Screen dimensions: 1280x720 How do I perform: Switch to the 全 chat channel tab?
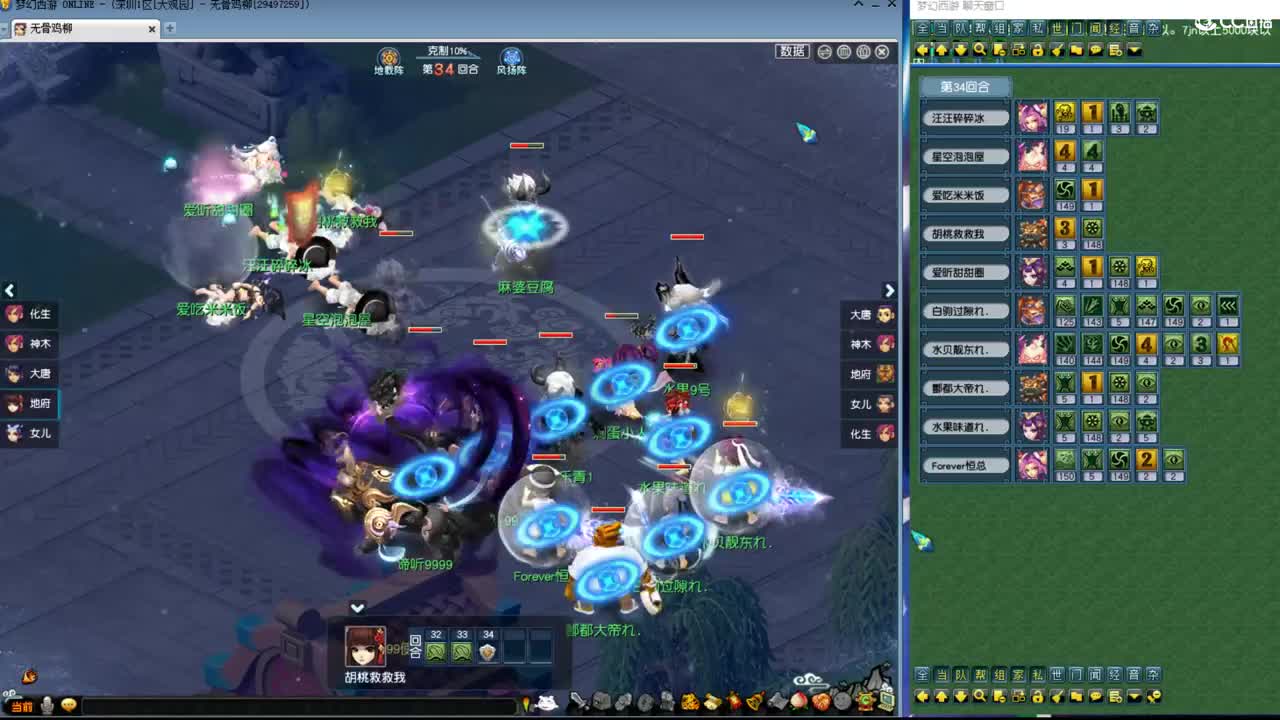tap(921, 29)
